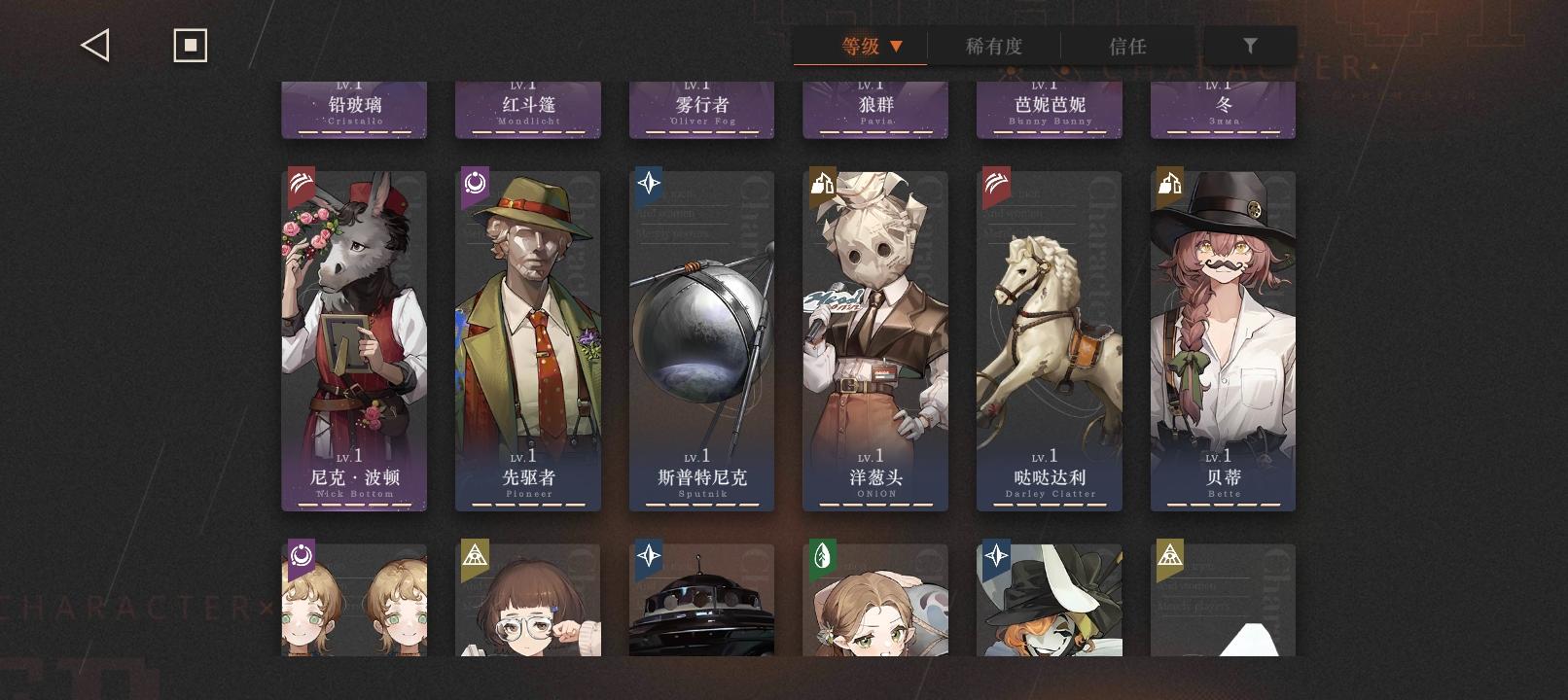The width and height of the screenshot is (1568, 700).
Task: Tap the back arrow at top left
Action: click(93, 44)
